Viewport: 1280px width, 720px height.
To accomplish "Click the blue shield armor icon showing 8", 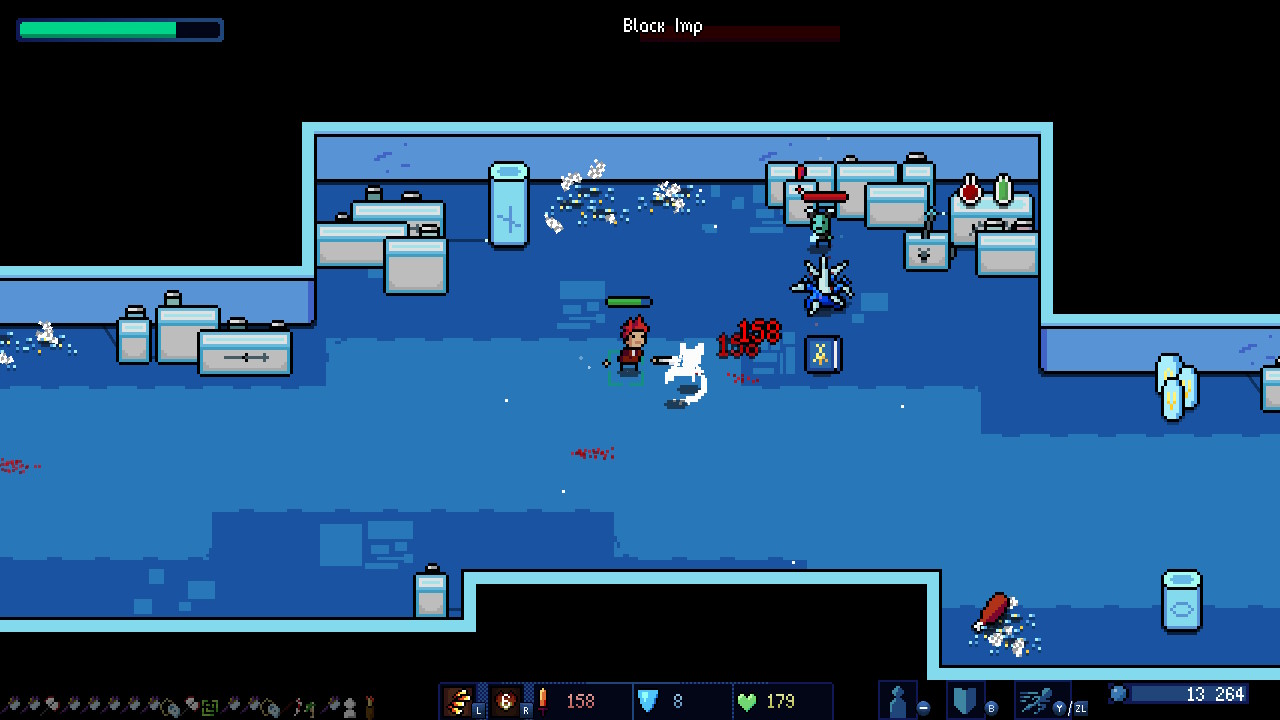I will [x=648, y=700].
